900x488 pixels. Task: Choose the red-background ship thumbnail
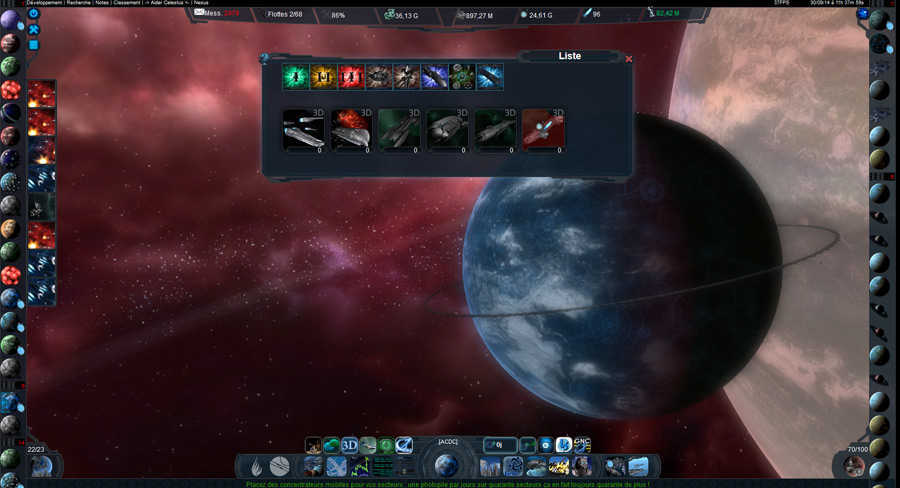(x=543, y=131)
